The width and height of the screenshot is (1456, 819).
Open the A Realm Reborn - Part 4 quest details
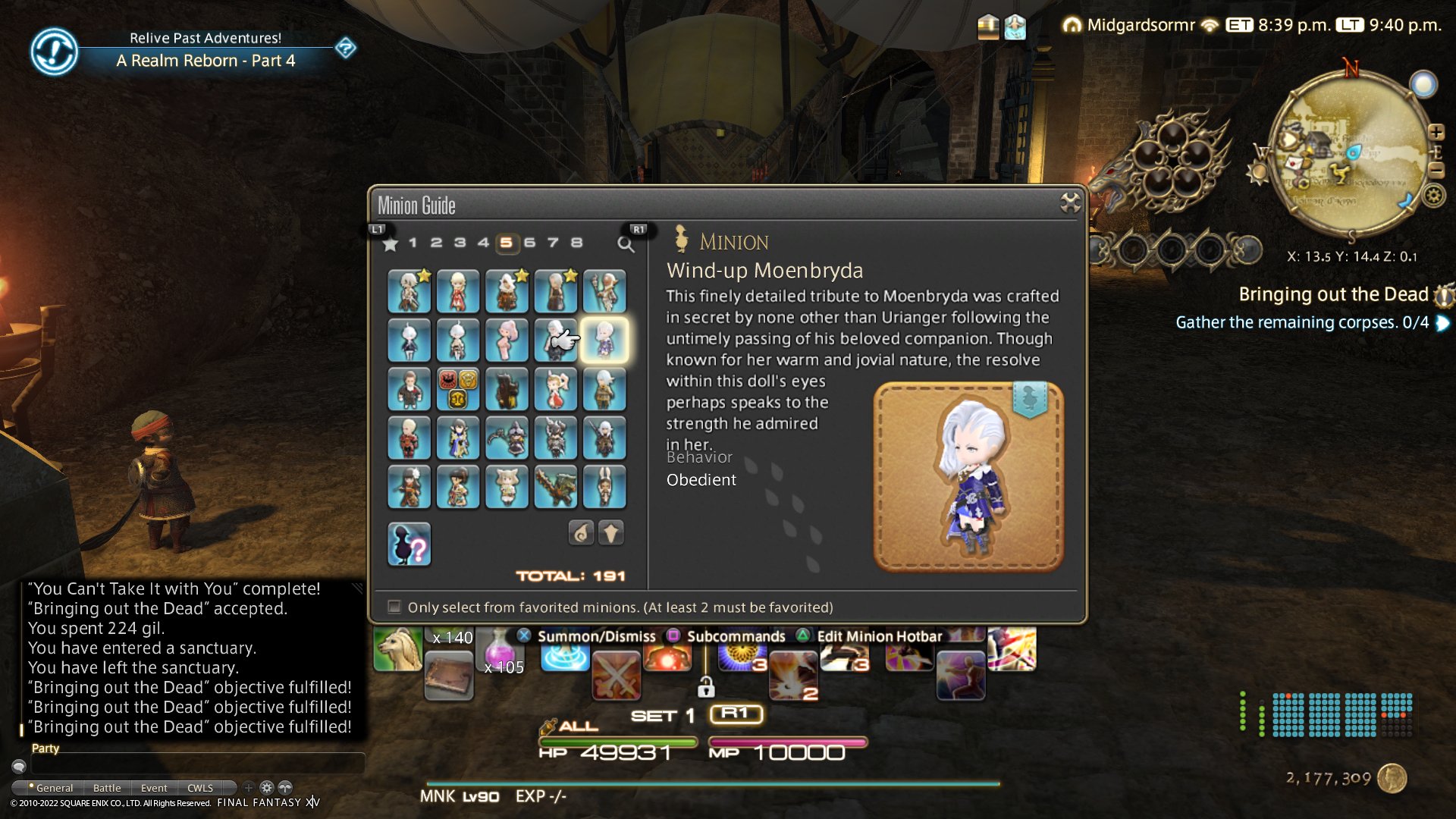pos(206,61)
